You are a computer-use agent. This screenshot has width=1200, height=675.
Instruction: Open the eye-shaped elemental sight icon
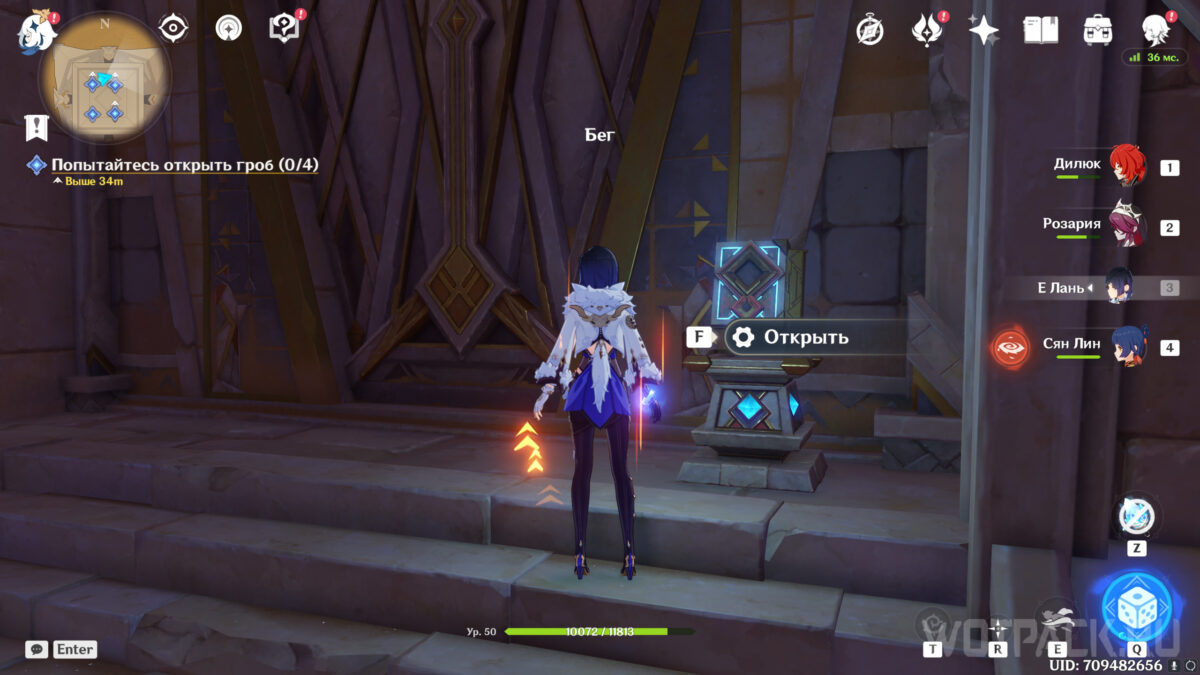point(174,28)
